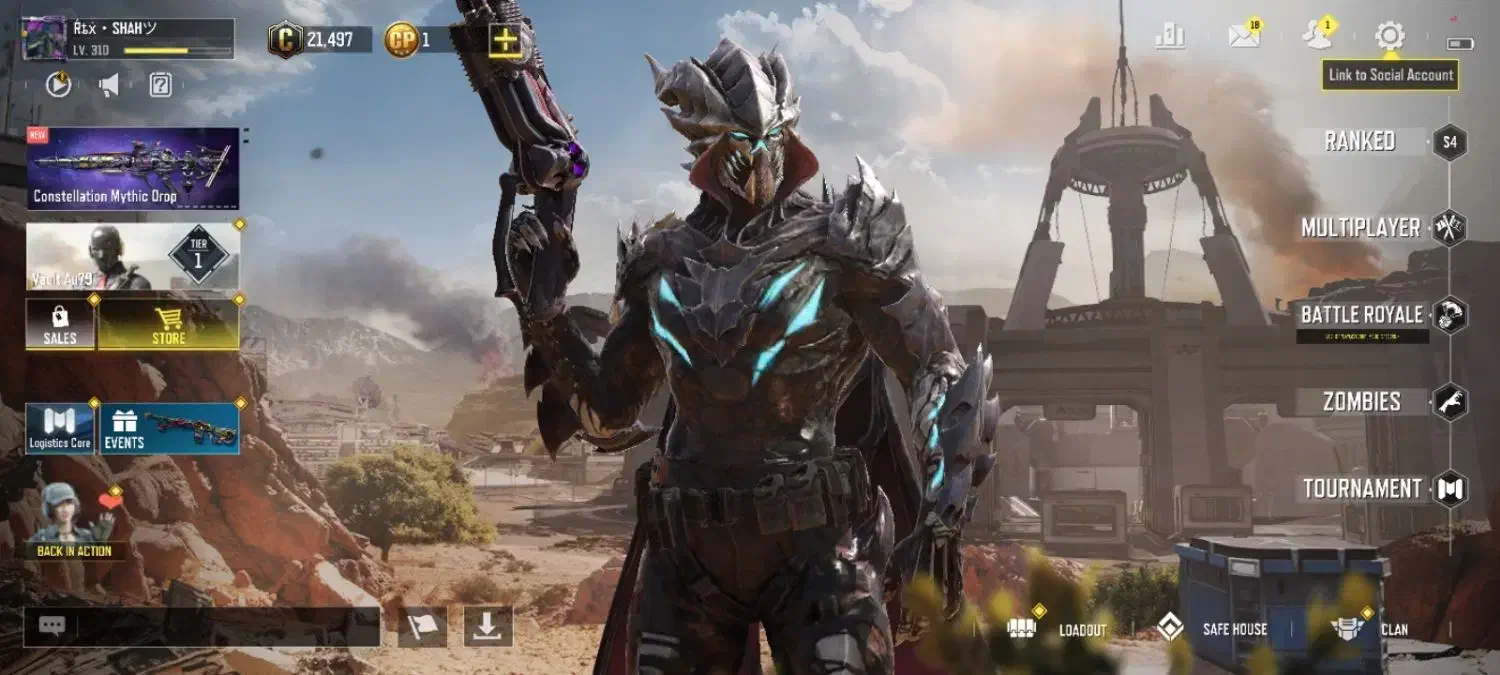Select the Multiplayer mode
This screenshot has height=675, width=1500.
point(1361,228)
